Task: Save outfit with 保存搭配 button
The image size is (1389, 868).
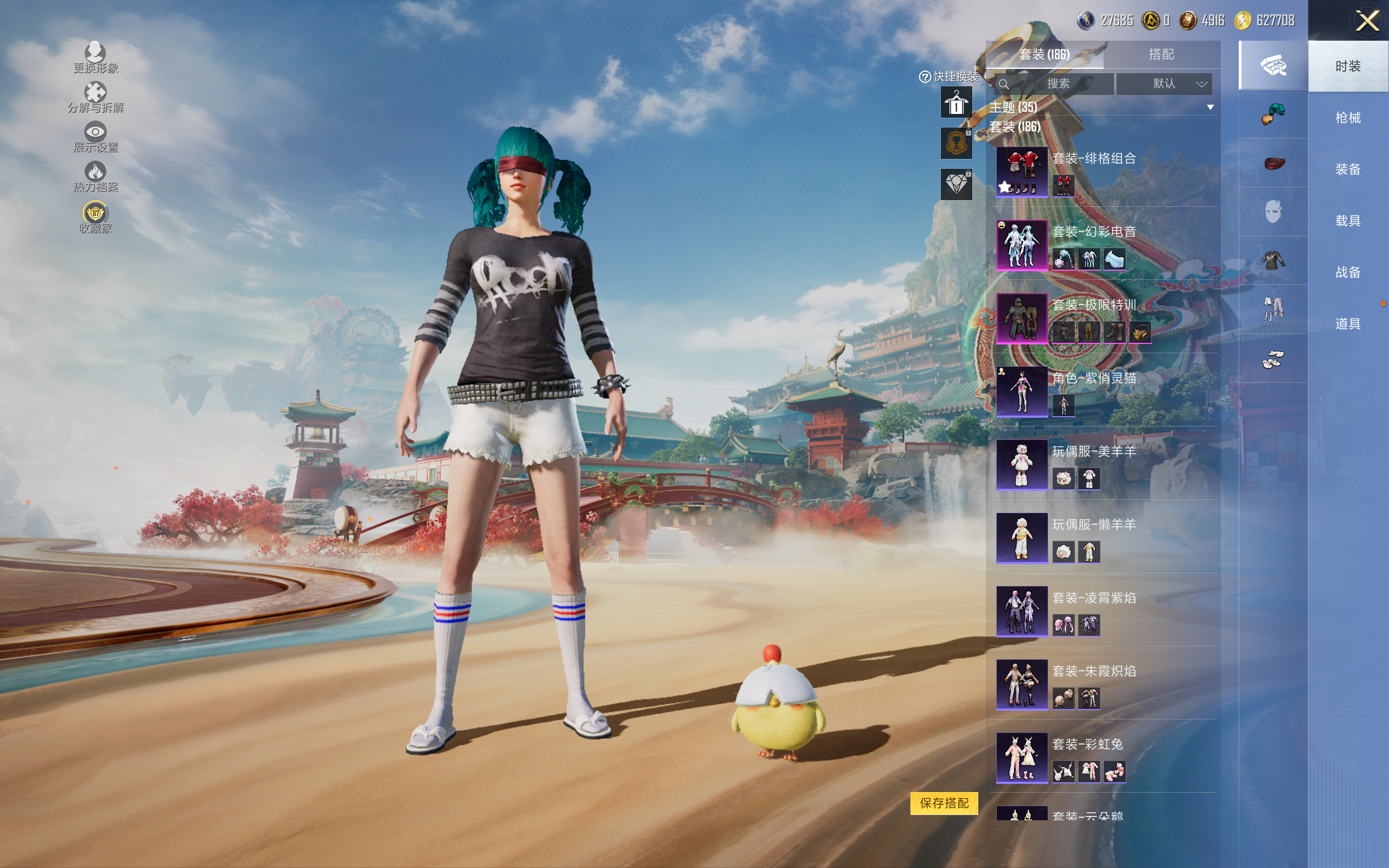Action: click(944, 802)
